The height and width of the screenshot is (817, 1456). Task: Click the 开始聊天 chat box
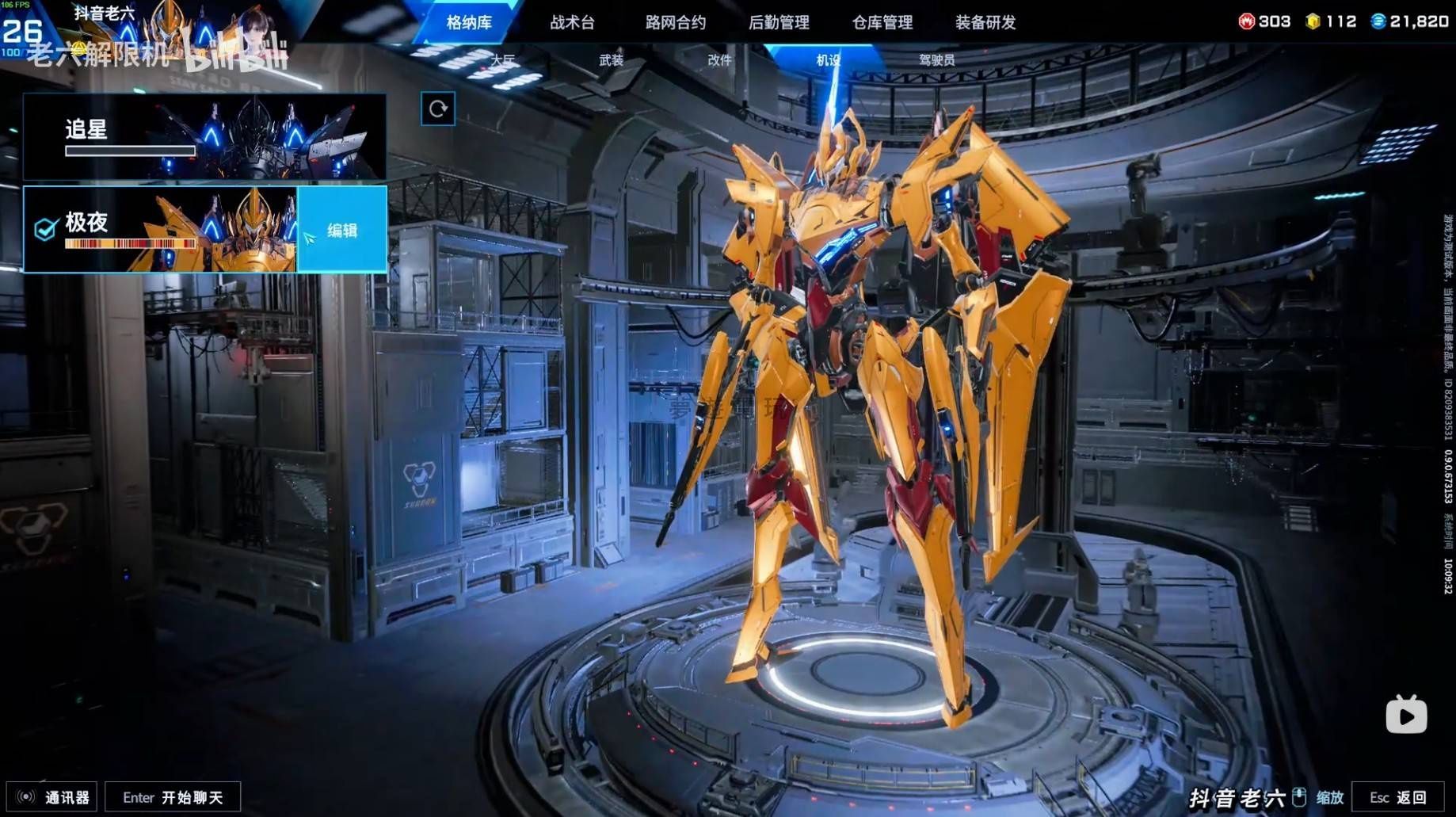(173, 797)
